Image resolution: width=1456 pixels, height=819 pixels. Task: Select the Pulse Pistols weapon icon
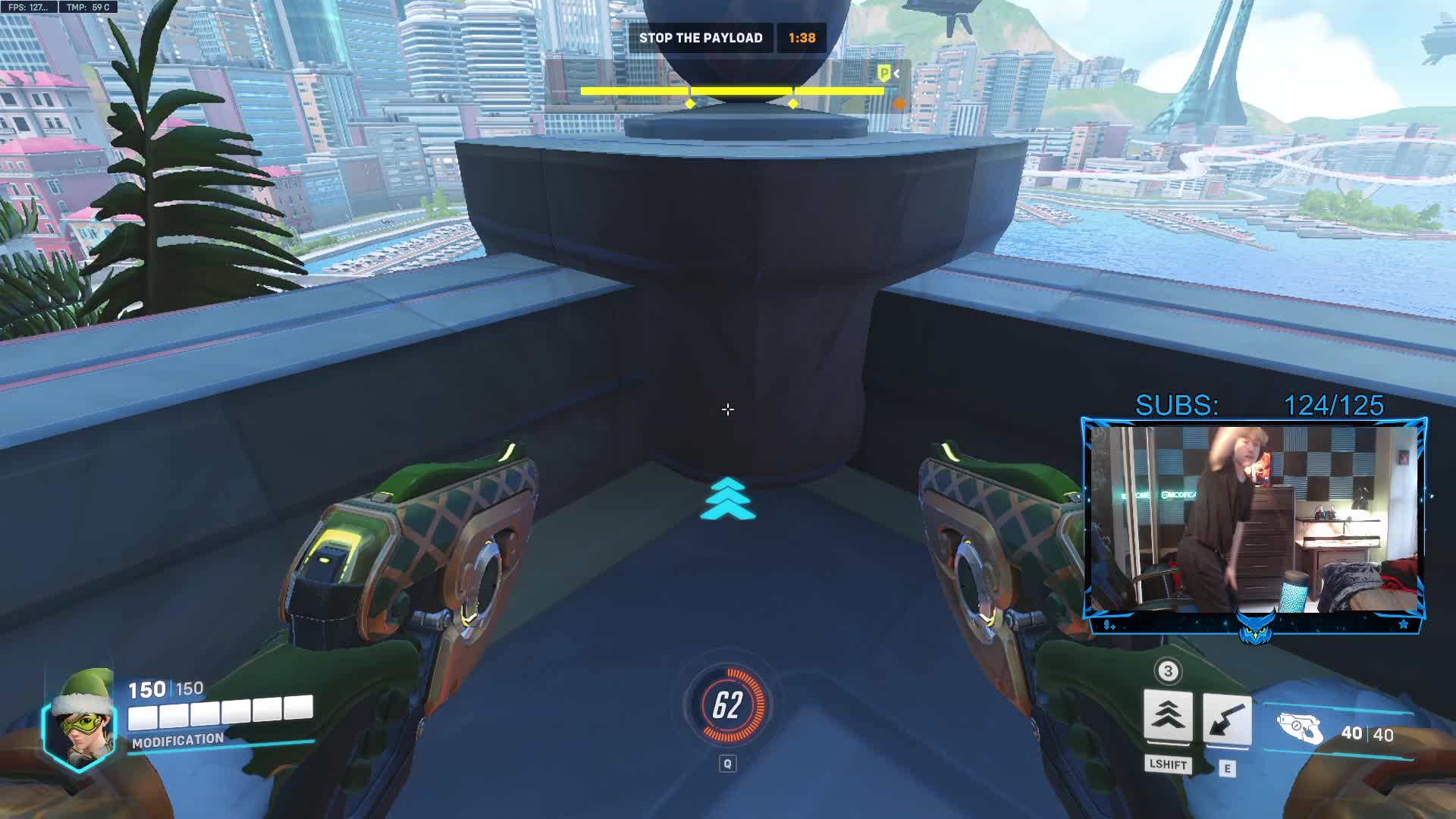1300,730
